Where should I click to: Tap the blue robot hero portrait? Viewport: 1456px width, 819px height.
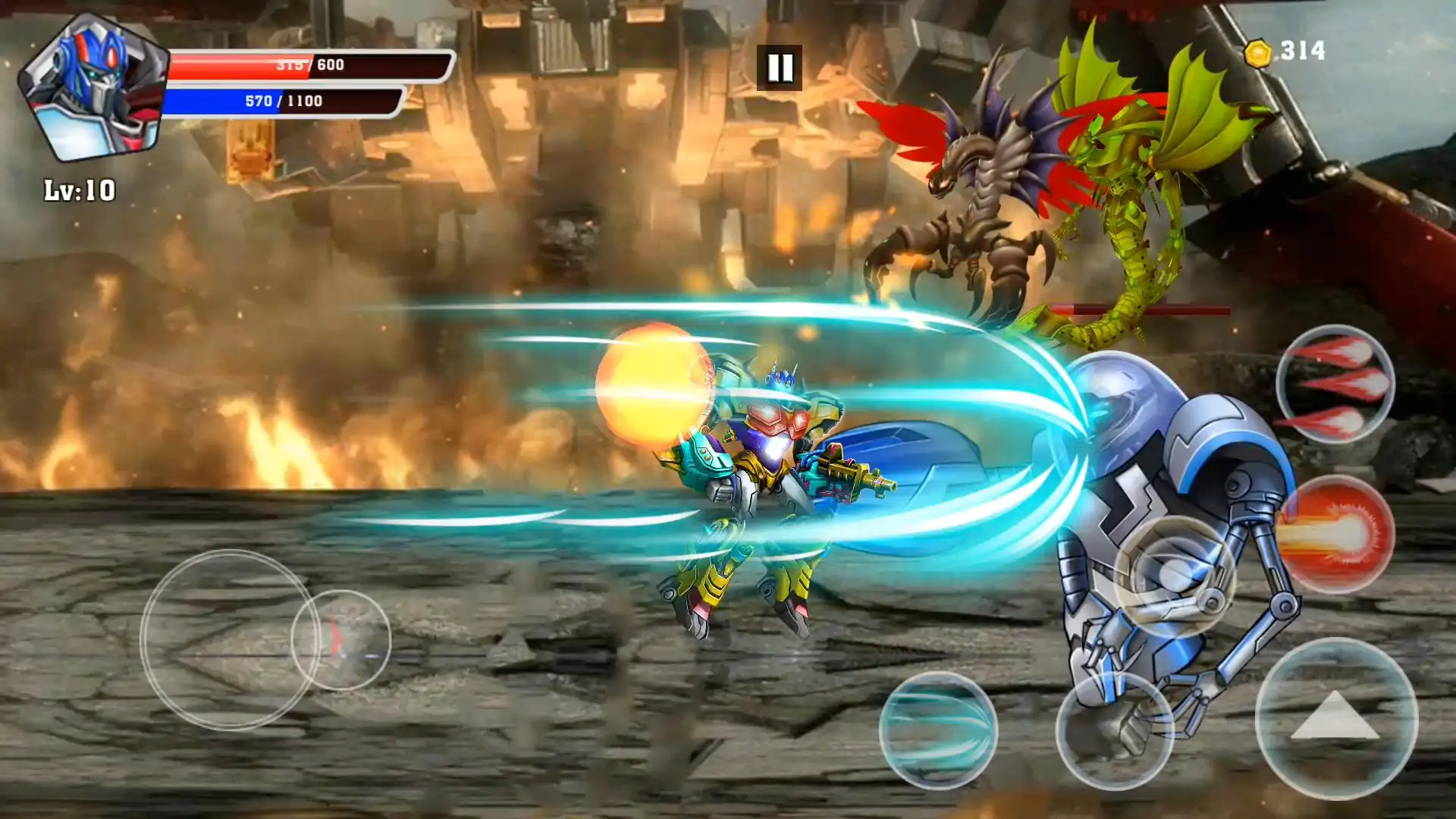(93, 87)
